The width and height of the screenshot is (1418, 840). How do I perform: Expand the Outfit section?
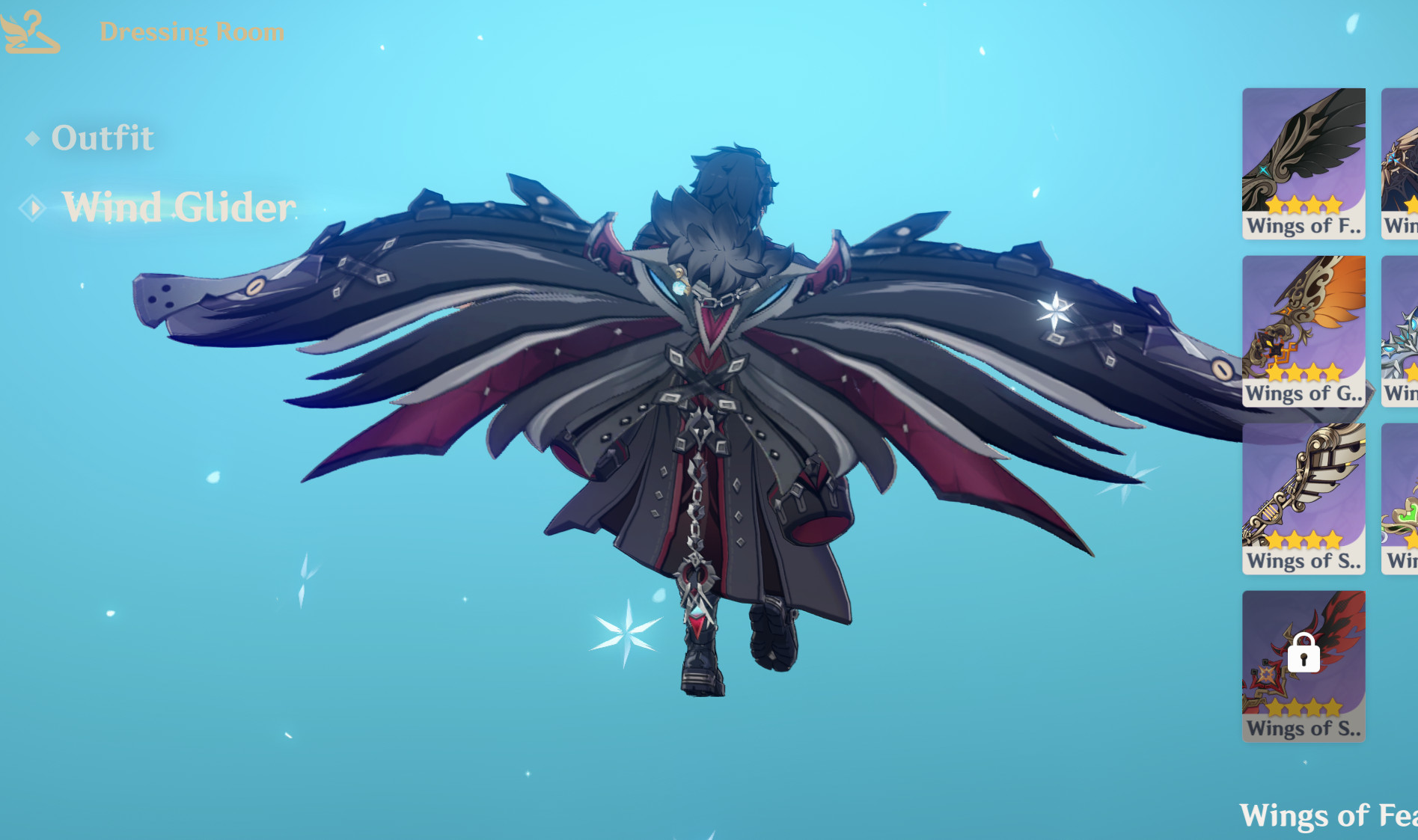tap(100, 137)
